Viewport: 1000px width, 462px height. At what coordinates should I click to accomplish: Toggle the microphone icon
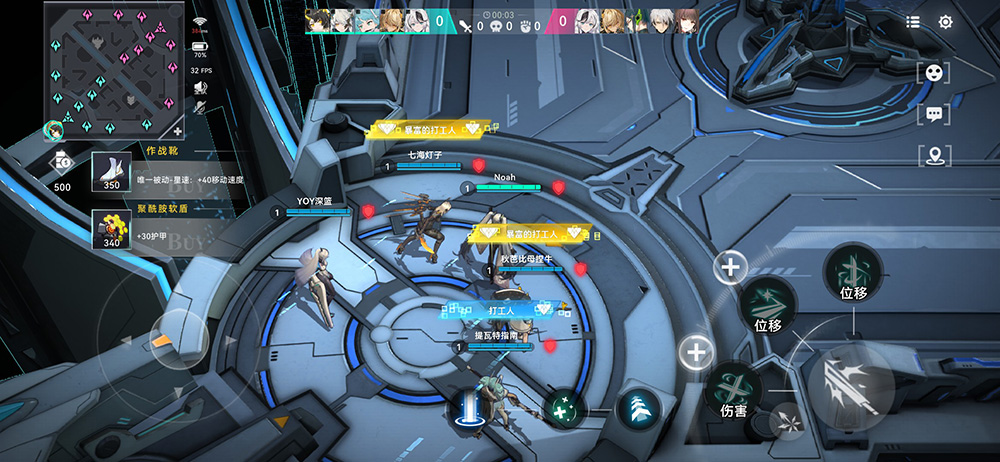point(200,110)
